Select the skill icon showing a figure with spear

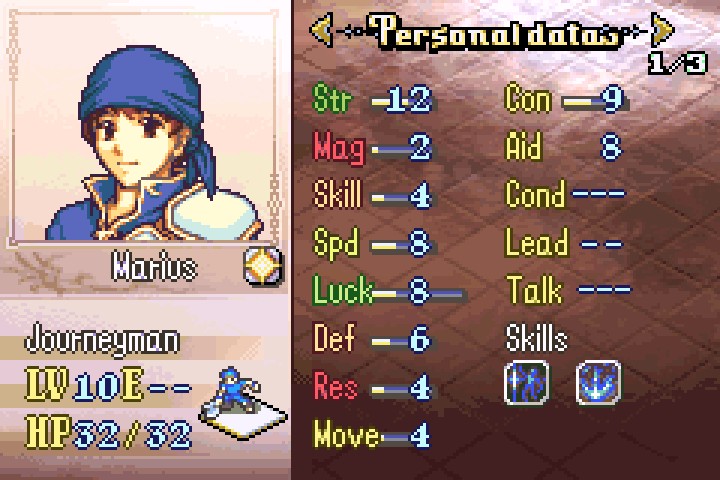(525, 383)
